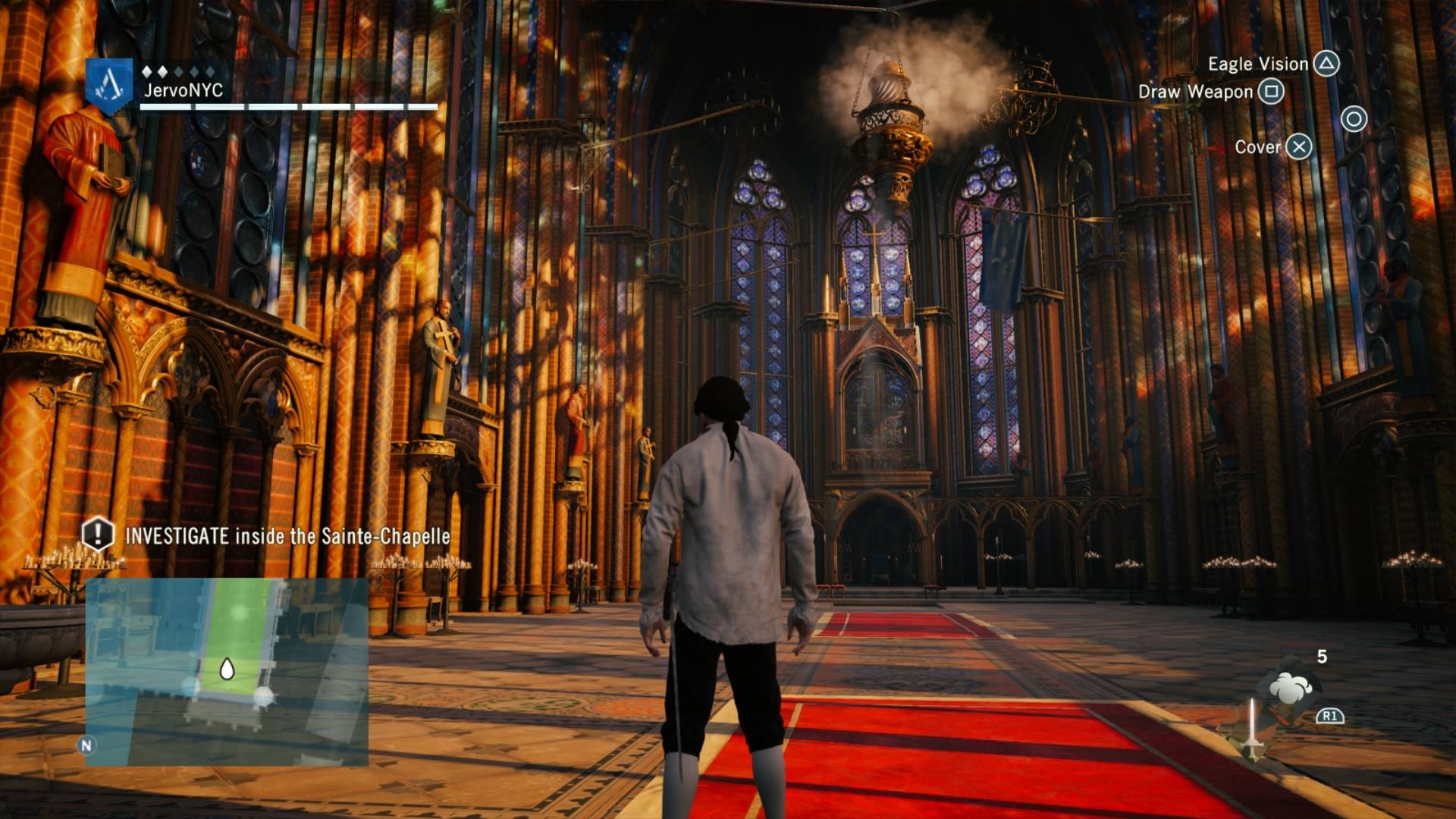Click the white player marker on the minimap
Image resolution: width=1456 pixels, height=819 pixels.
pyautogui.click(x=226, y=669)
